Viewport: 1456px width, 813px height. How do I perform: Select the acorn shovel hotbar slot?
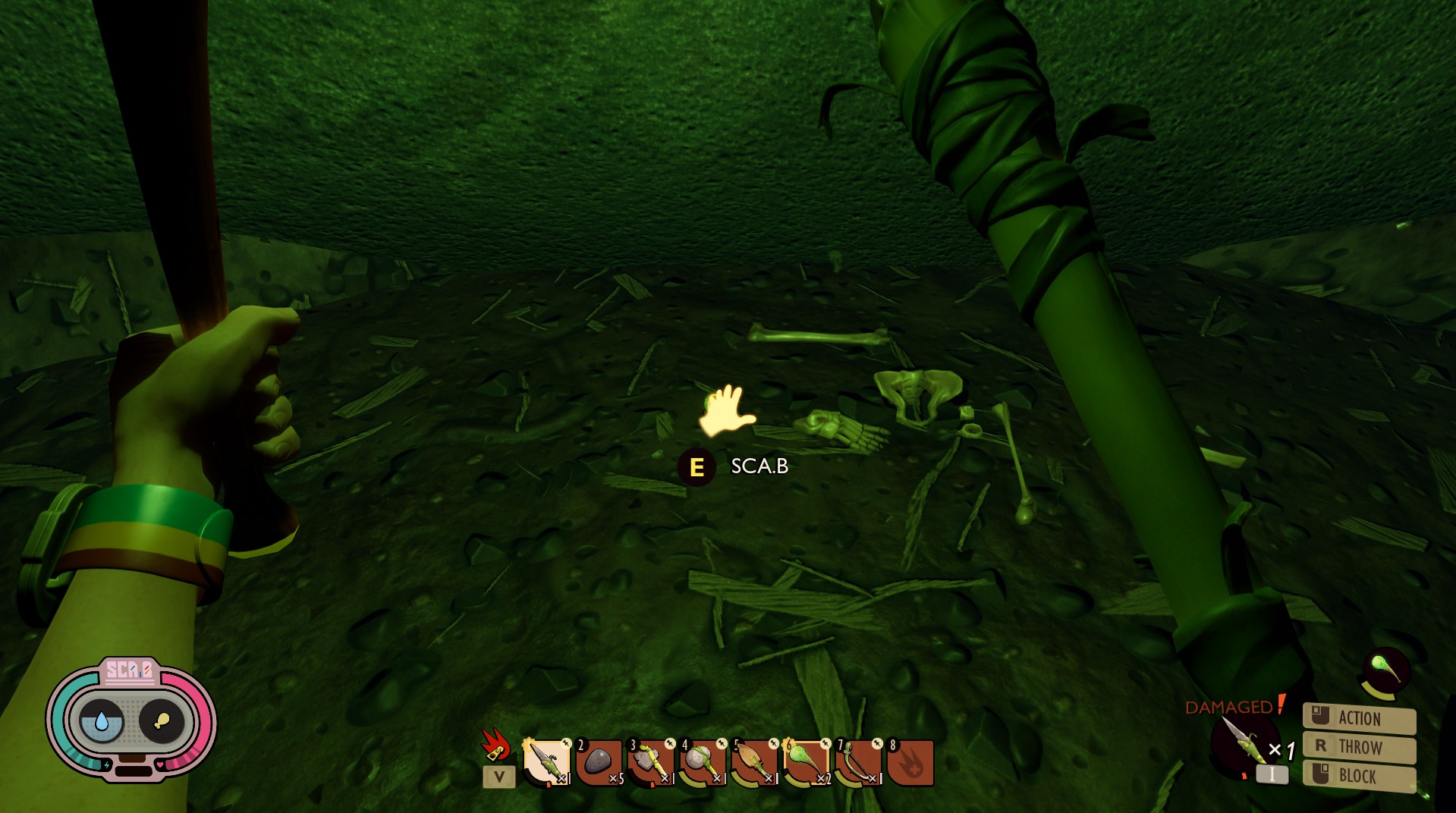pyautogui.click(x=754, y=761)
